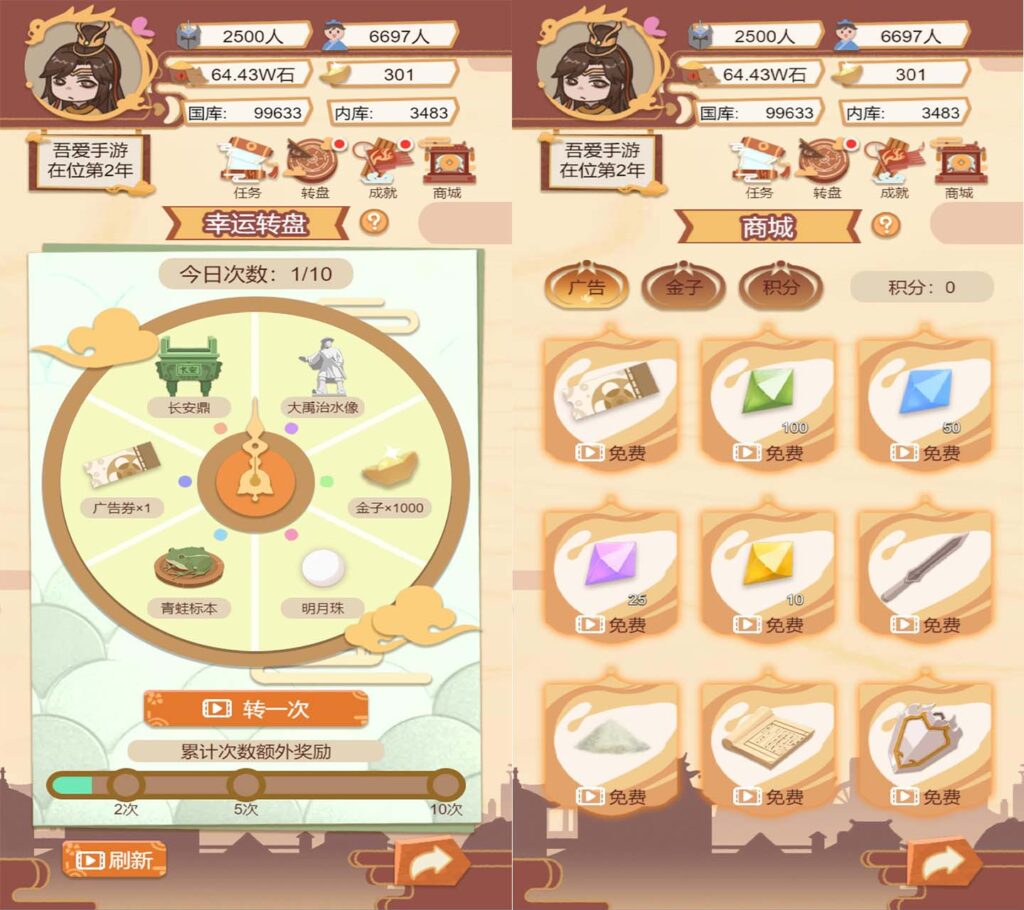Open help next to 商城 title
Screen dimensions: 1024x910
click(x=885, y=224)
